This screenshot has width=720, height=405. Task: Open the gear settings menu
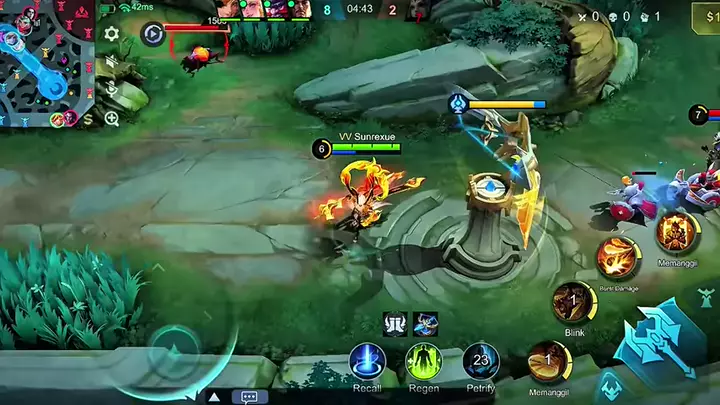[112, 34]
